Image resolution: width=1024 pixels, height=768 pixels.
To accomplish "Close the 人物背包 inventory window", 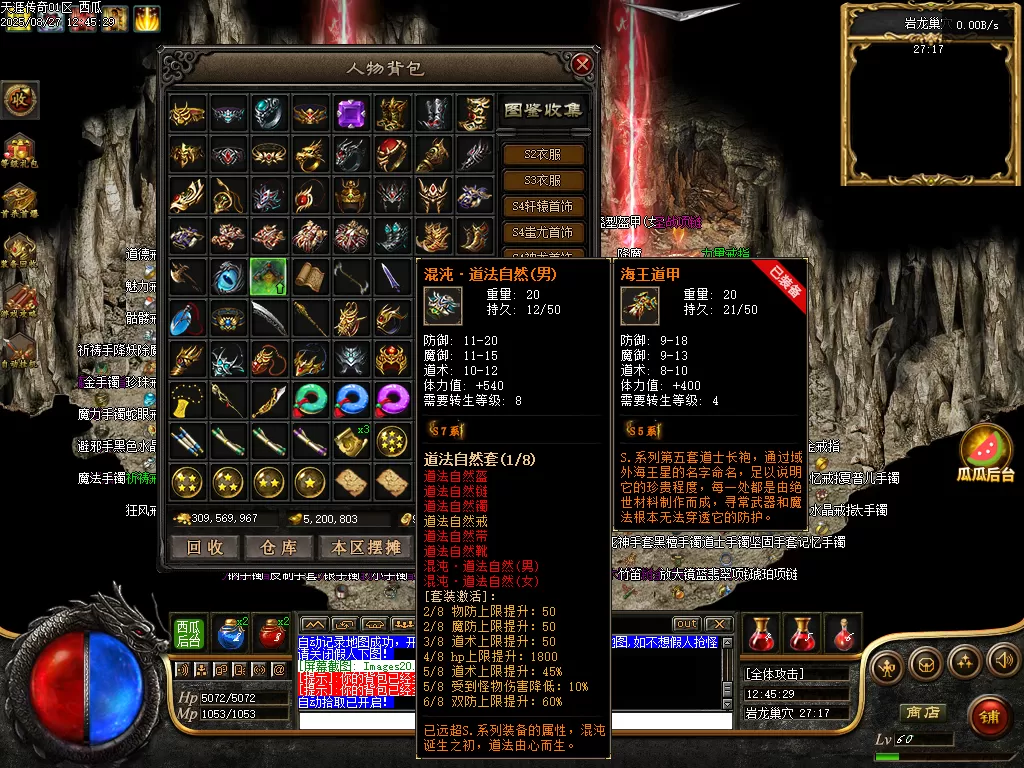I will [582, 66].
